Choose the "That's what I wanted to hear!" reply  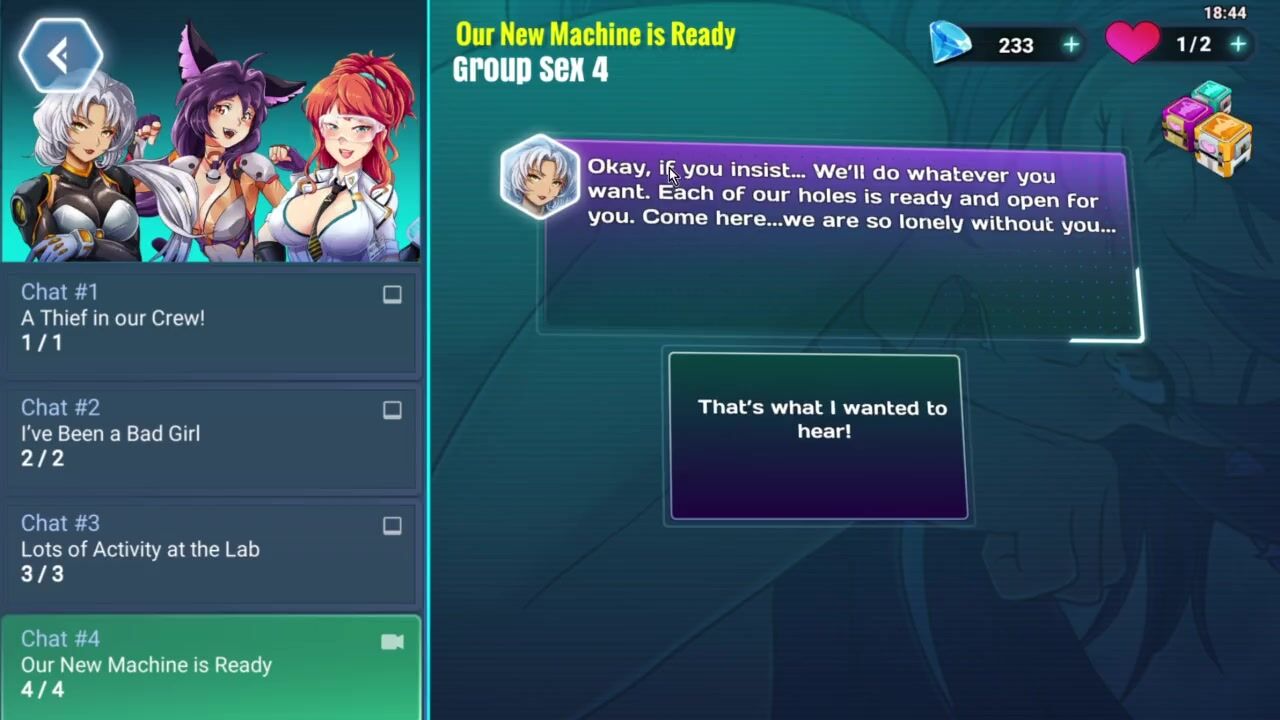point(819,437)
